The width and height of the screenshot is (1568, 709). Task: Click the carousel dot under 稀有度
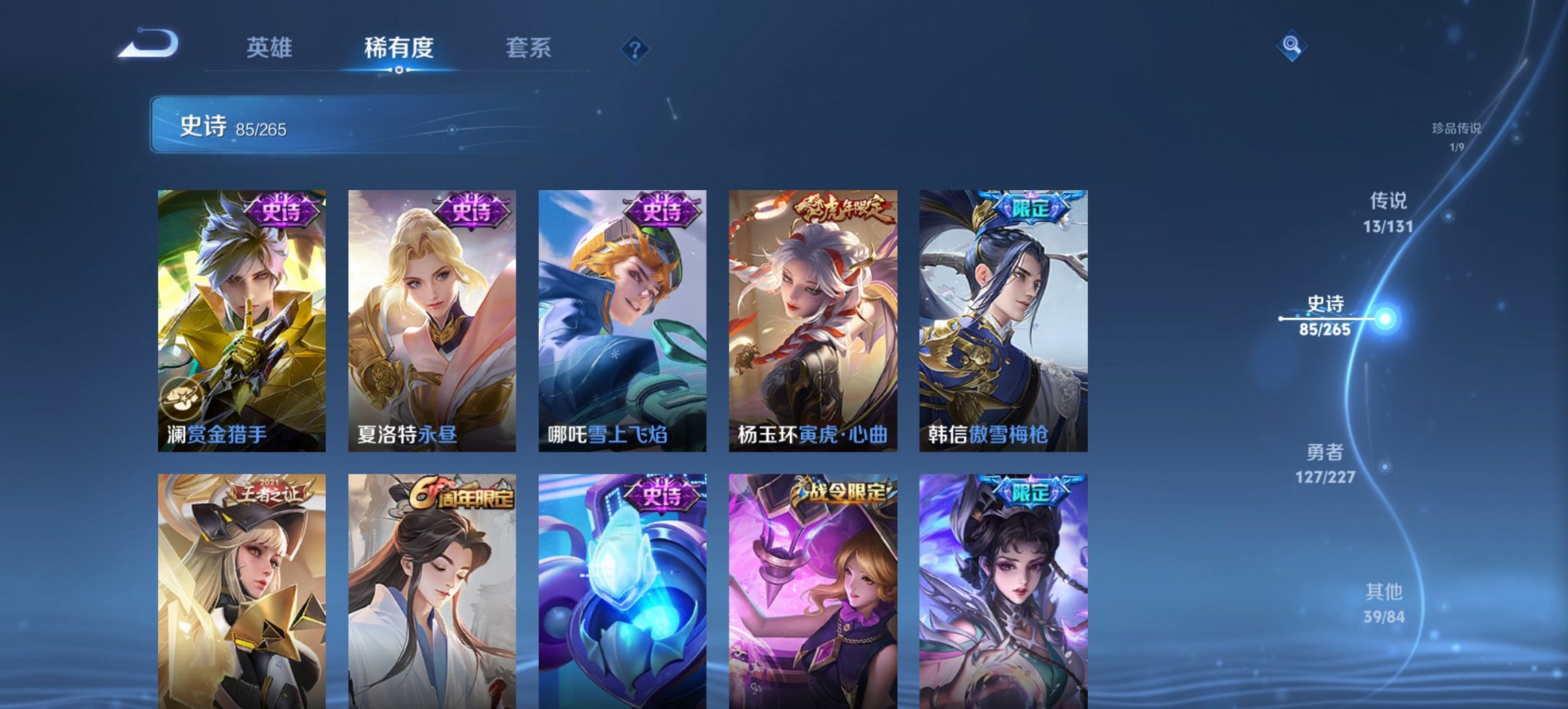(x=399, y=69)
